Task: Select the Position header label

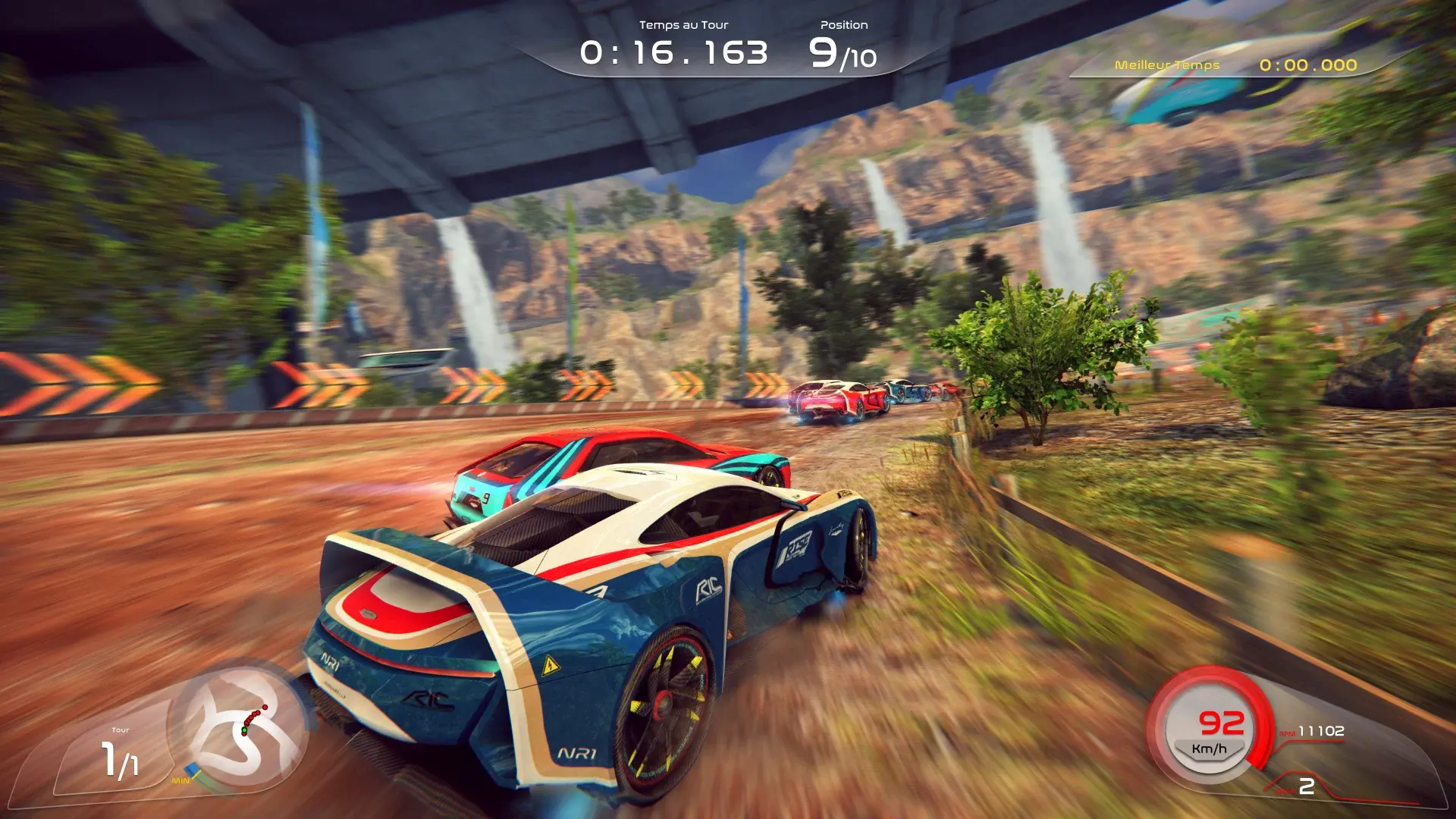Action: coord(844,24)
